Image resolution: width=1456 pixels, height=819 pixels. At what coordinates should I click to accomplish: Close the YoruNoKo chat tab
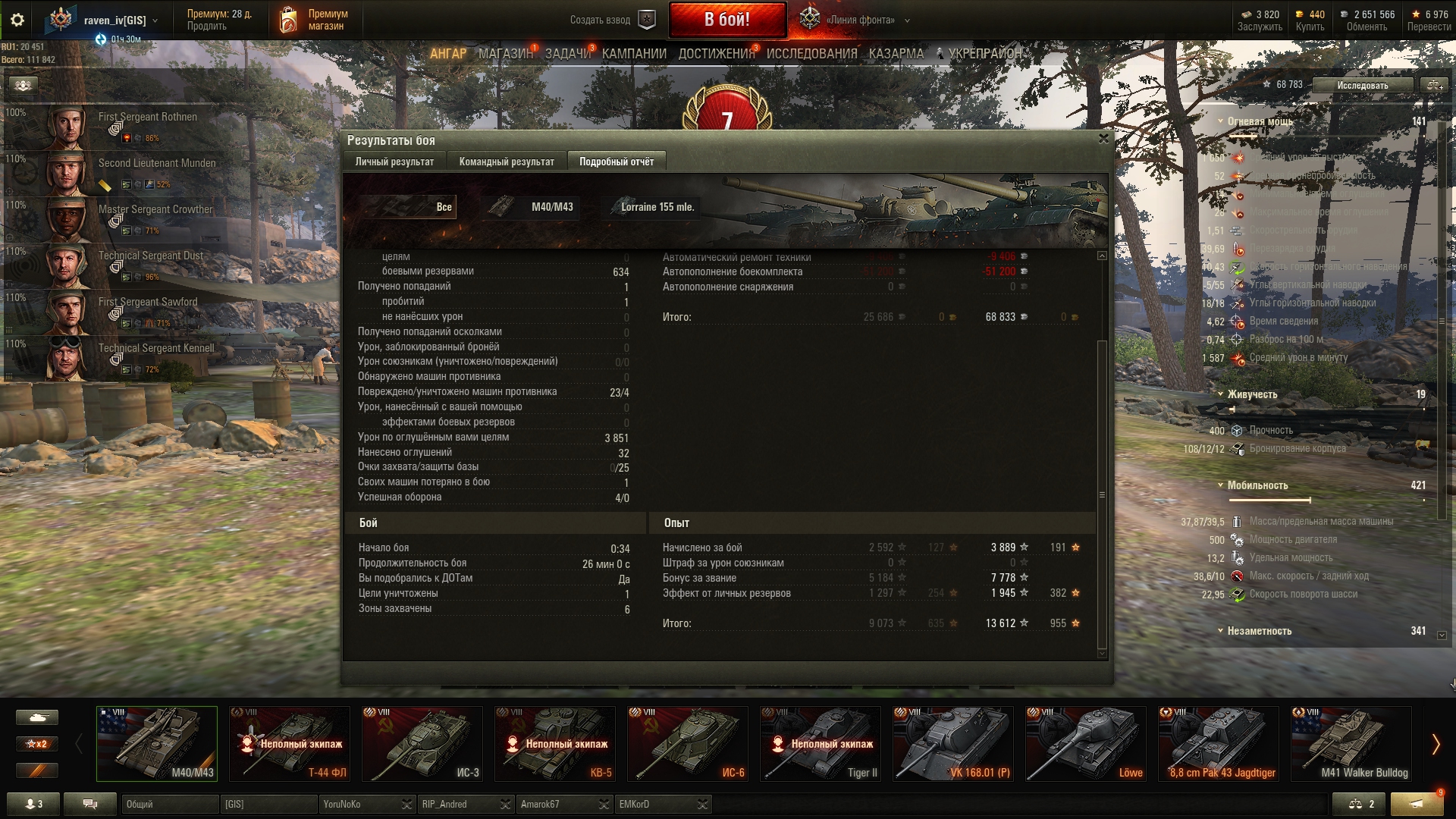[407, 805]
